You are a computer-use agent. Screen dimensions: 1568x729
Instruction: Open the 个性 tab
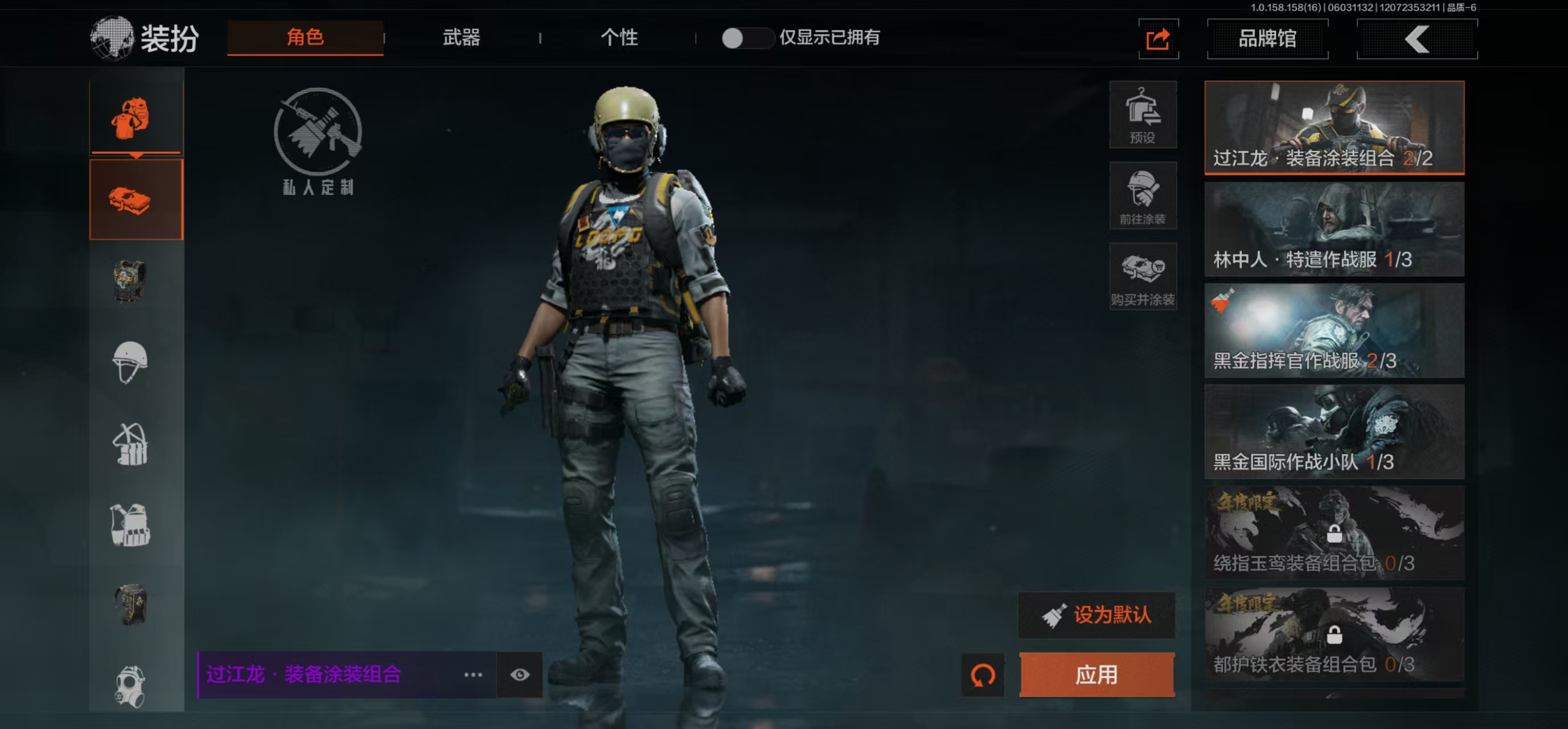pos(618,38)
